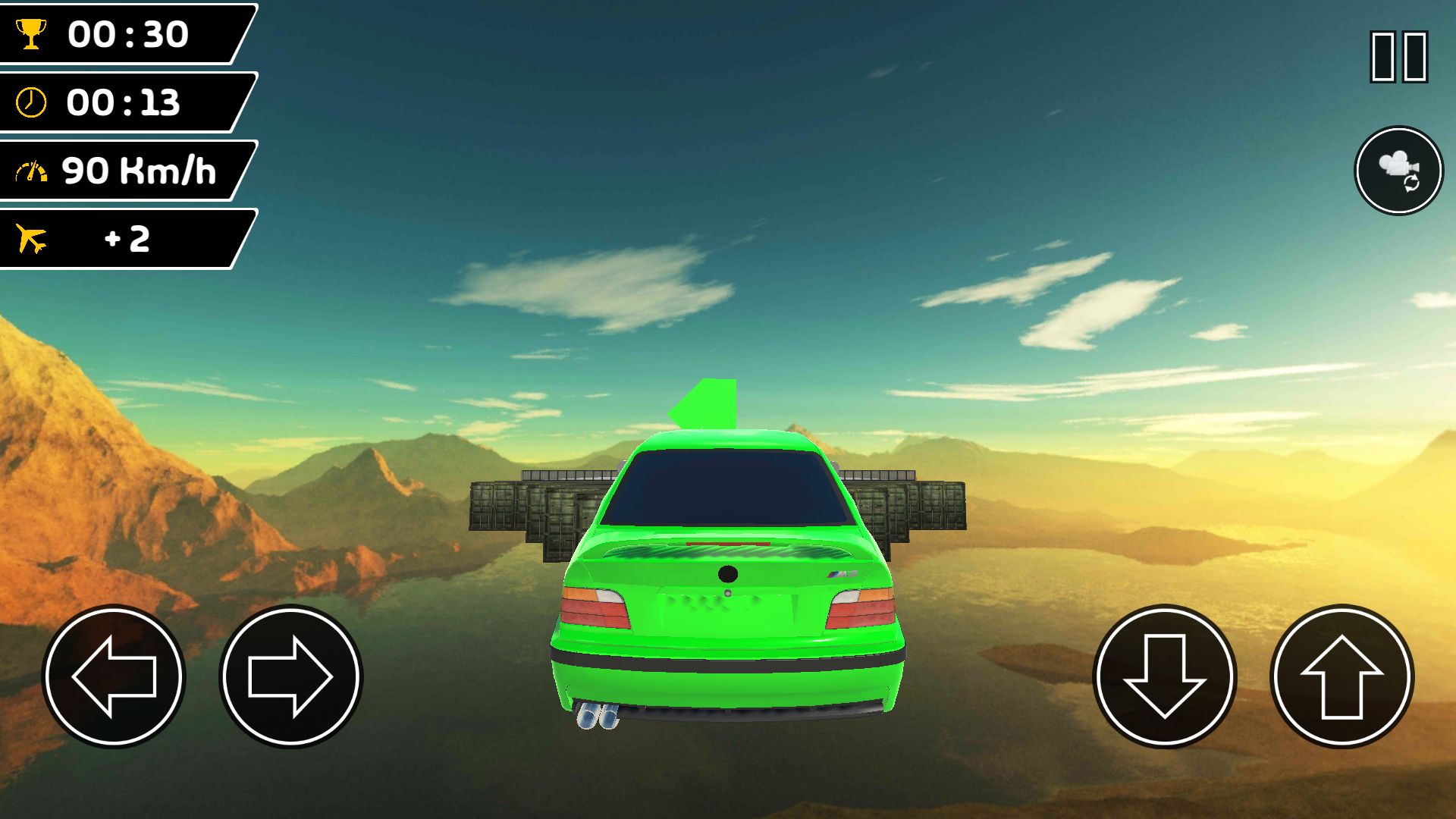Viewport: 1456px width, 819px height.
Task: Accelerate with the up arrow button
Action: (x=1341, y=676)
